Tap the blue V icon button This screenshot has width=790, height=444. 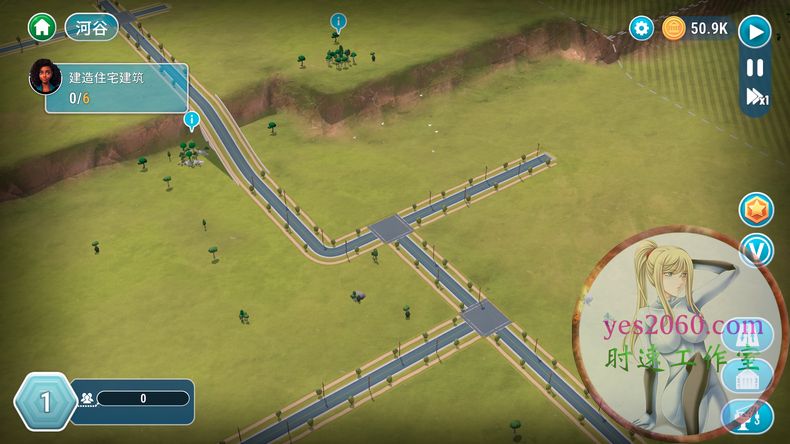[756, 250]
